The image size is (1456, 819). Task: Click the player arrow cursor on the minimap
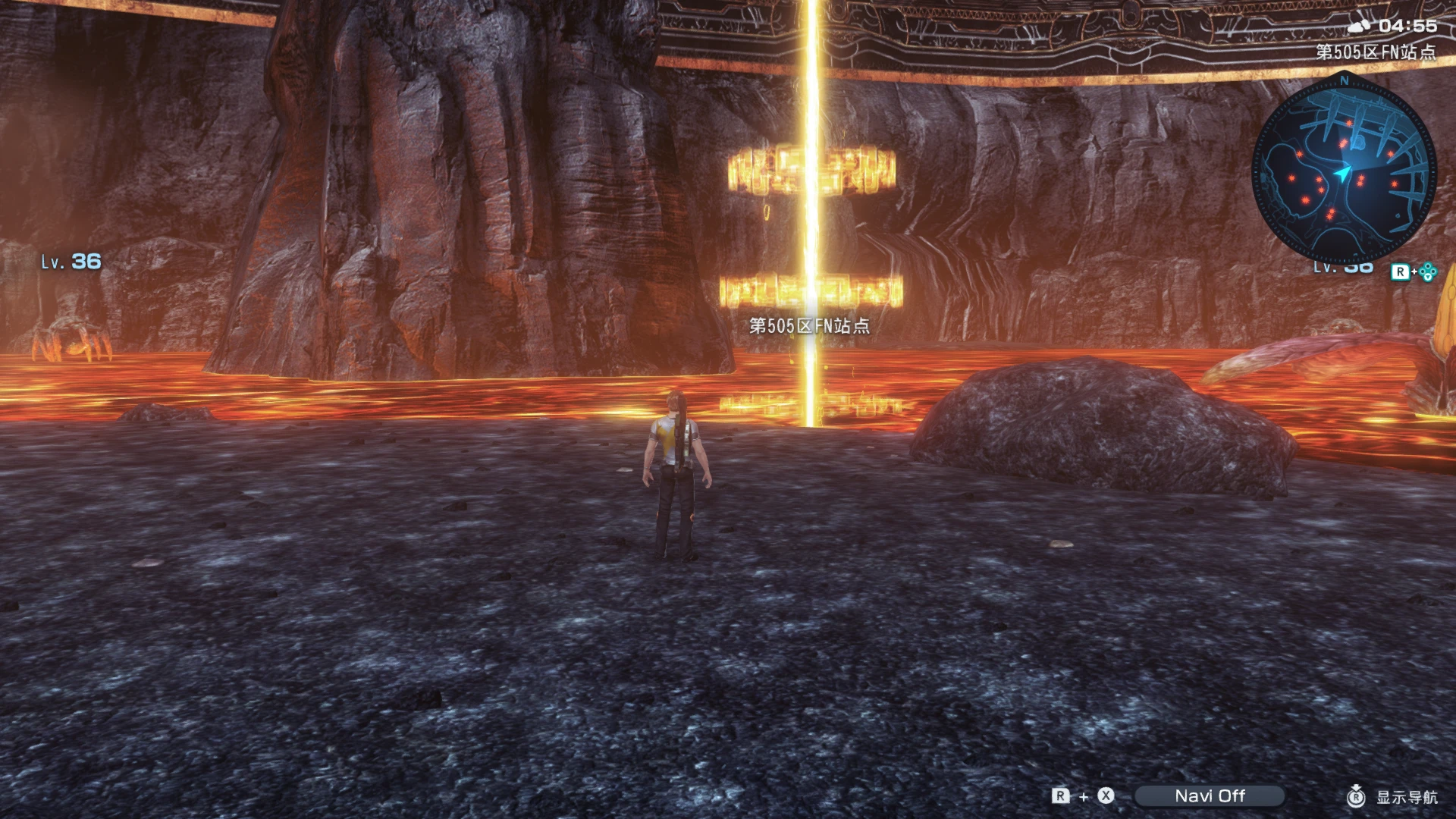[1342, 173]
